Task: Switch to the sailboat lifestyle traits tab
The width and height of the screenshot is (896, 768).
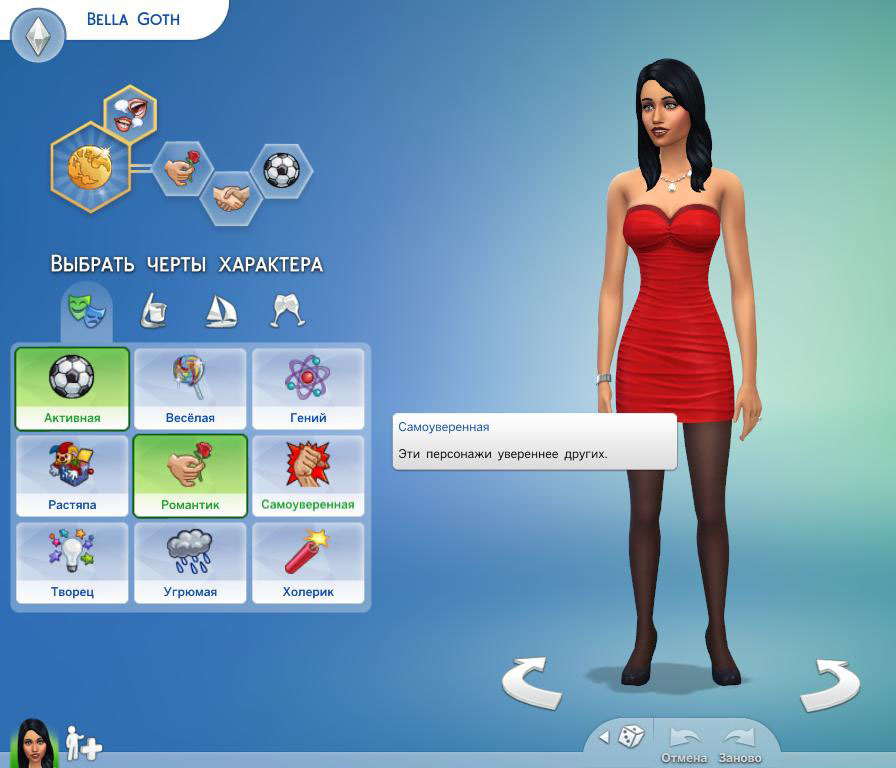Action: (x=220, y=310)
